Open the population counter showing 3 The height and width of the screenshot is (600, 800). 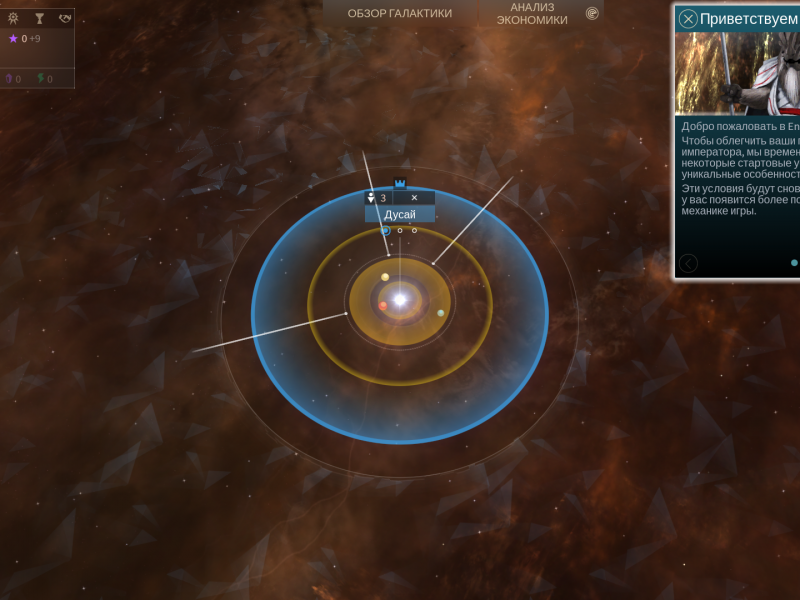[377, 198]
